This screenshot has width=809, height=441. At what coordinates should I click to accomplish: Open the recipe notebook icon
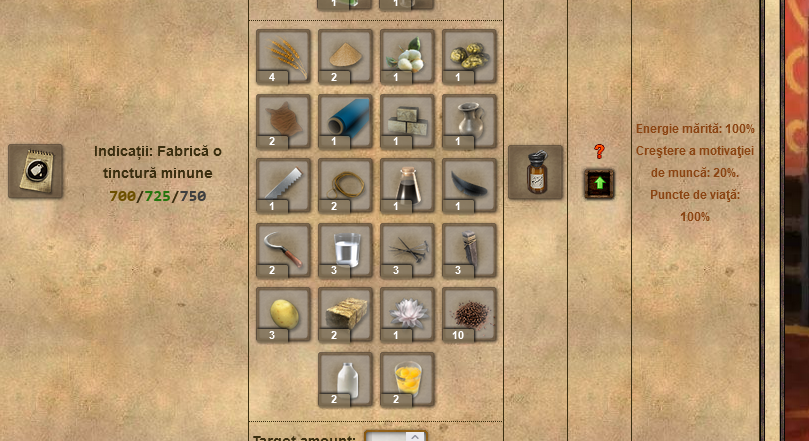[x=35, y=171]
